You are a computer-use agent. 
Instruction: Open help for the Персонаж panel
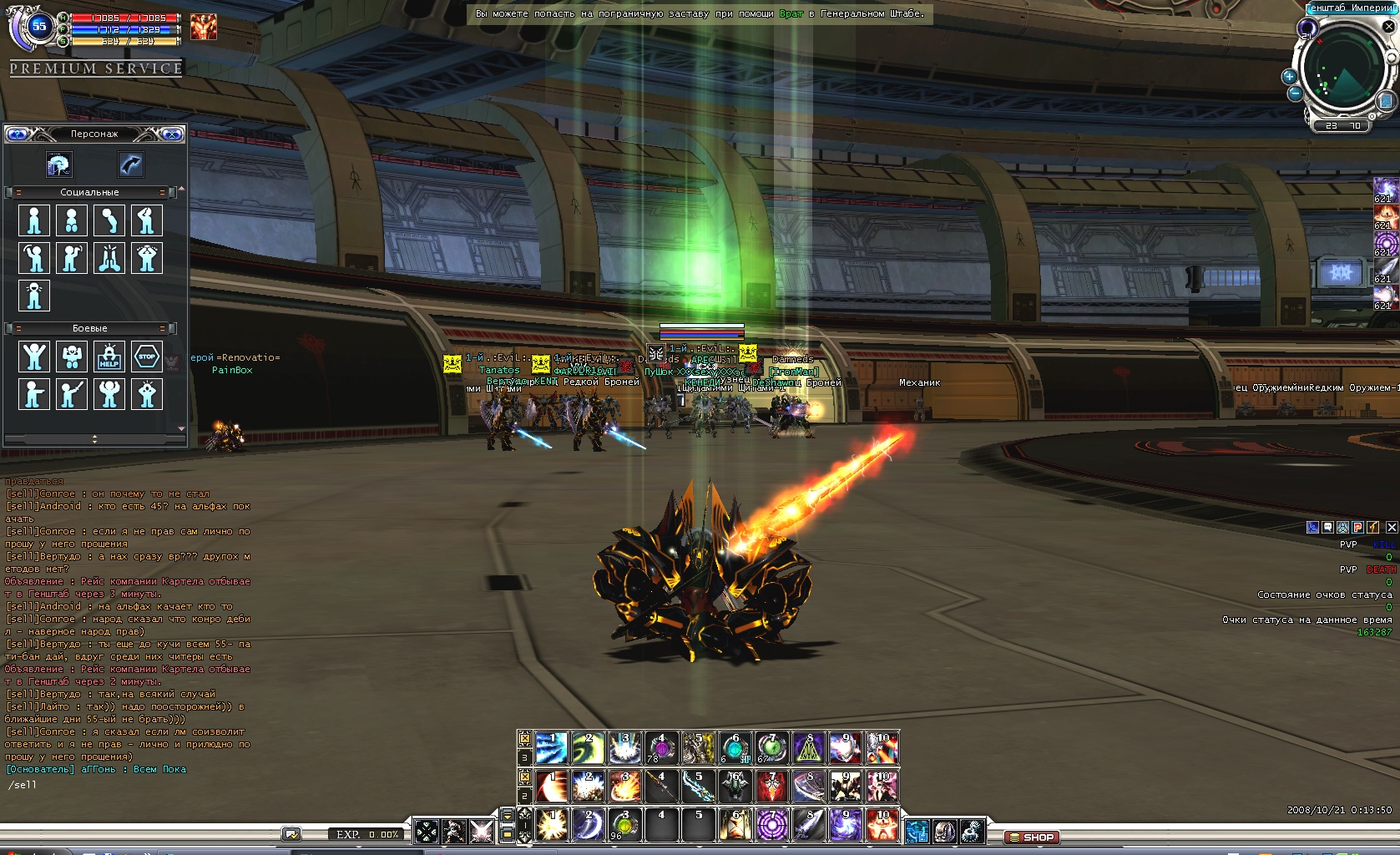18,134
